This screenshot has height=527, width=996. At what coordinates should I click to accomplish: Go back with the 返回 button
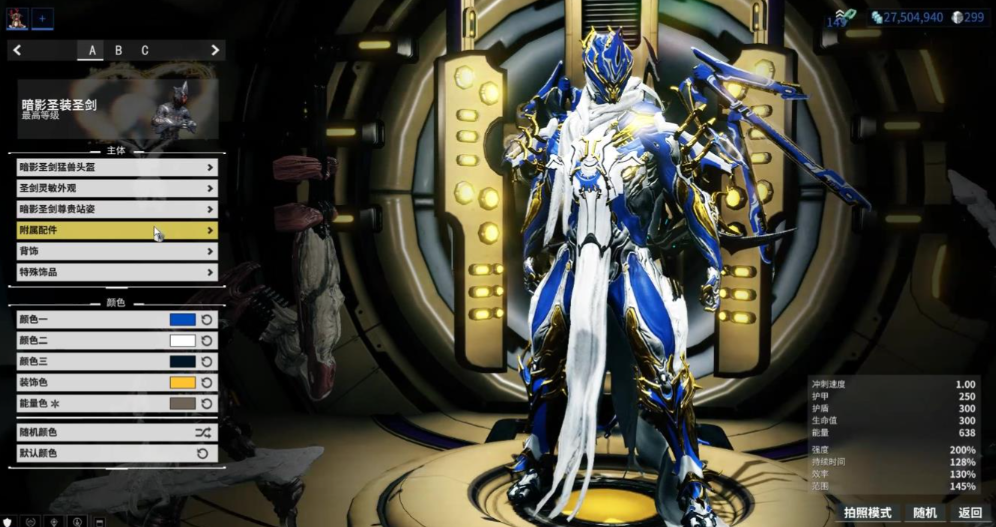pyautogui.click(x=970, y=513)
